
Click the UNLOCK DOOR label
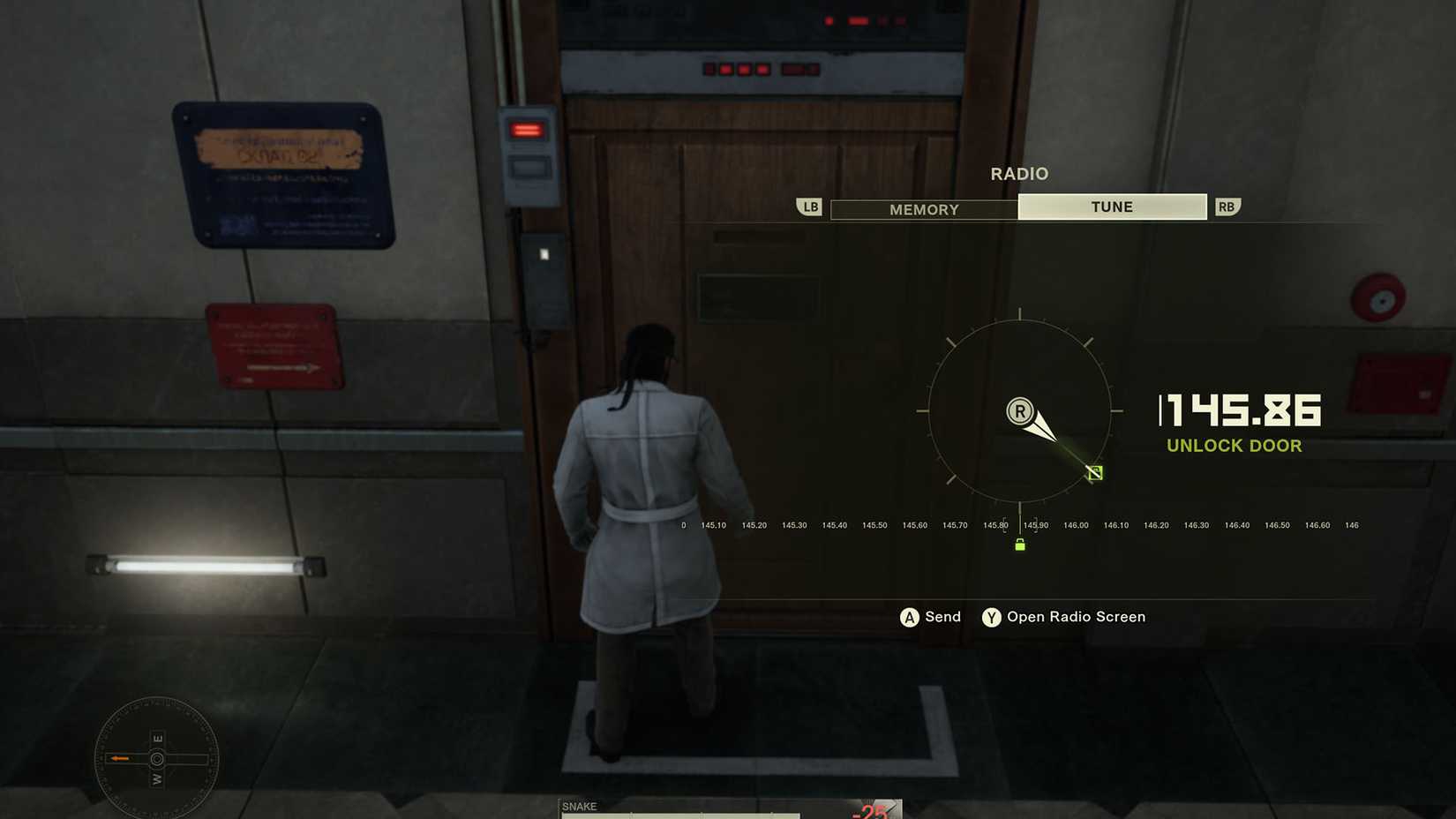click(1235, 446)
